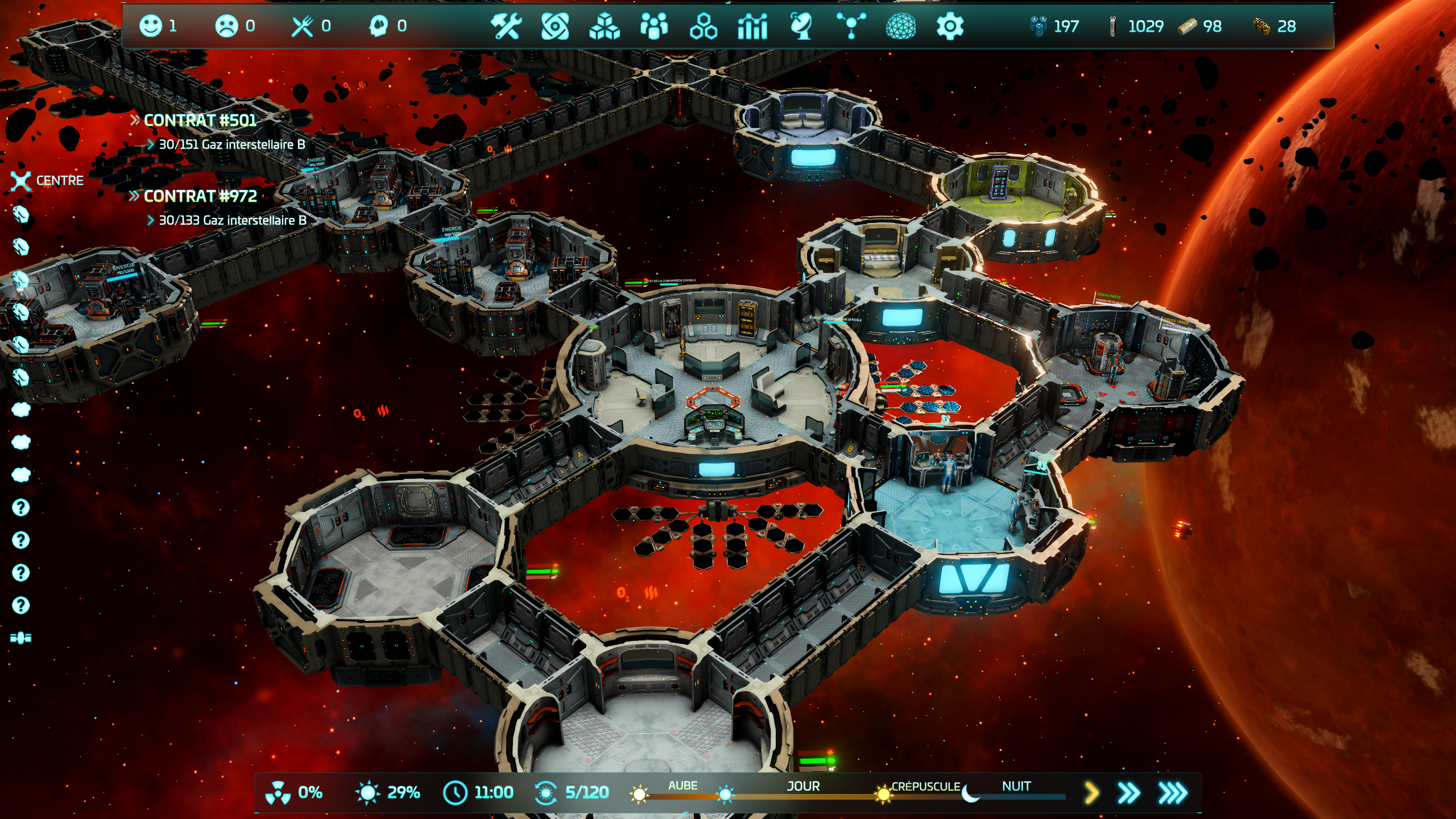Open the connected nodes network menu
The width and height of the screenshot is (1456, 819).
pyautogui.click(x=851, y=26)
